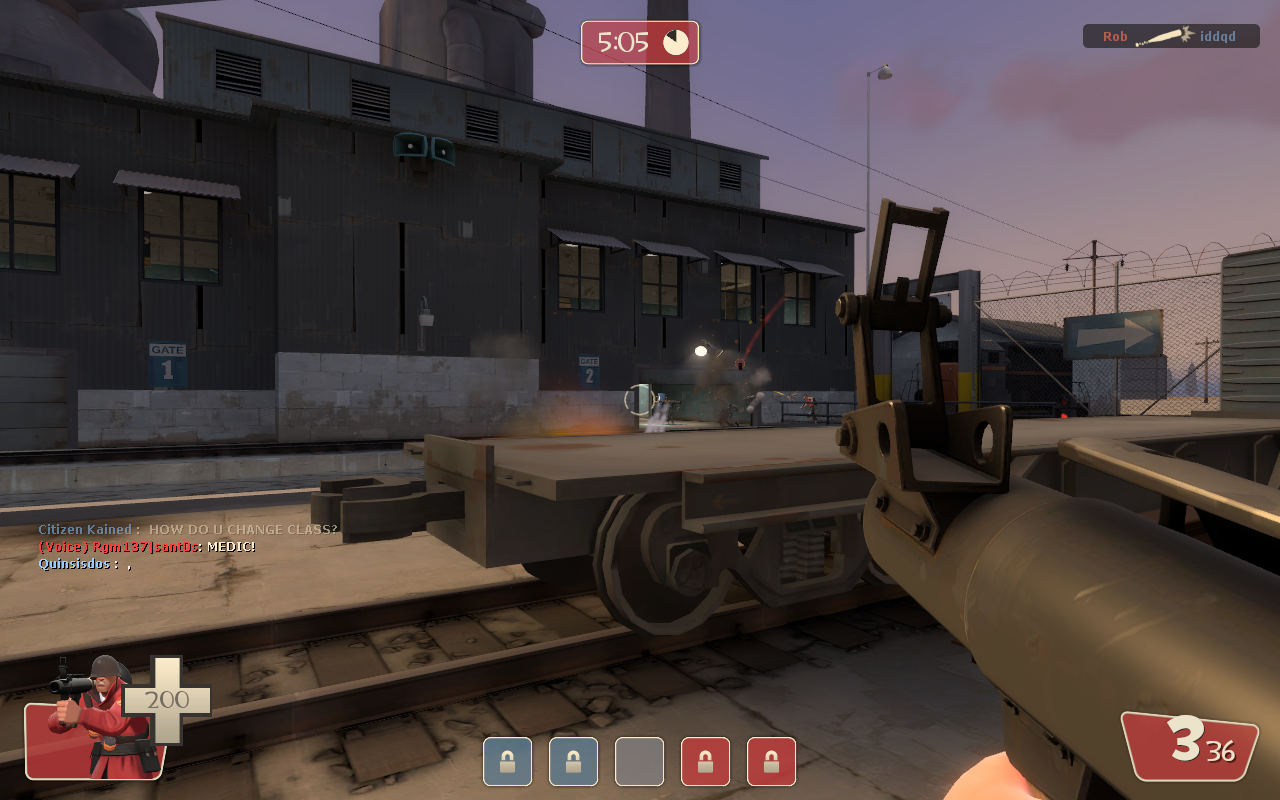This screenshot has height=800, width=1280.
Task: Choose the Quinsisdos chat line
Action: coord(85,564)
